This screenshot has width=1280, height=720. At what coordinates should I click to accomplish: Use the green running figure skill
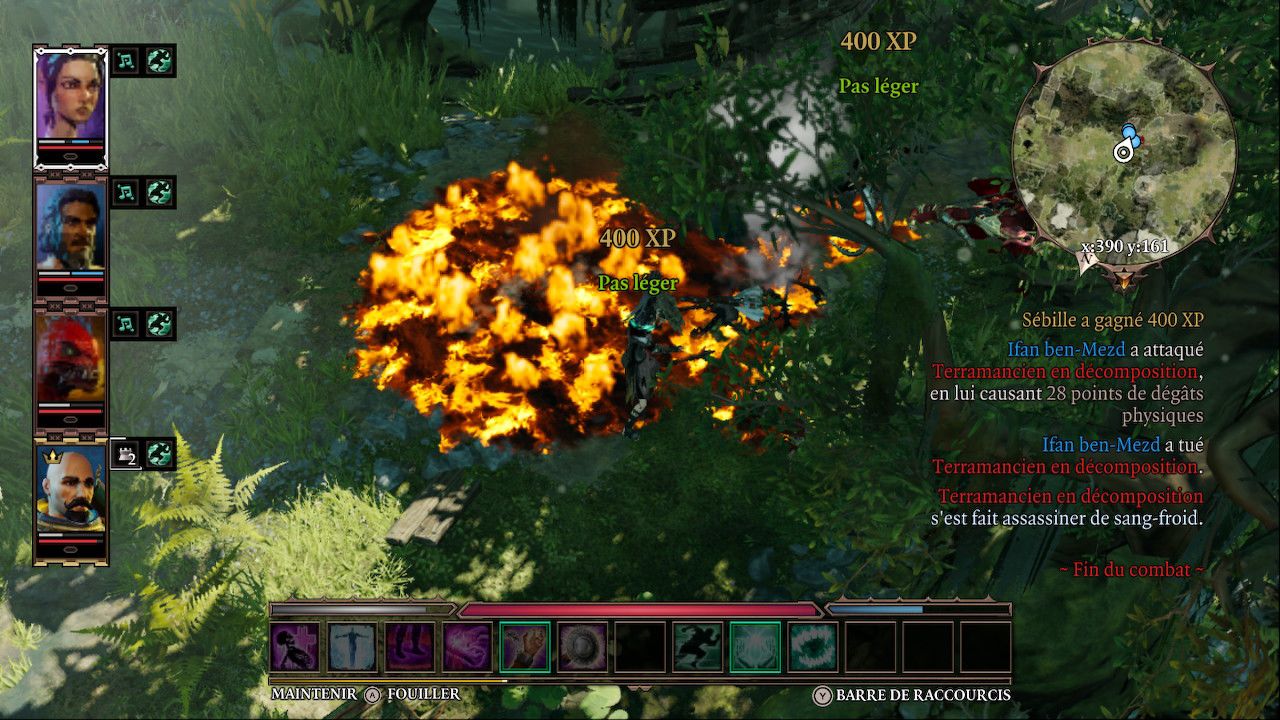point(698,647)
